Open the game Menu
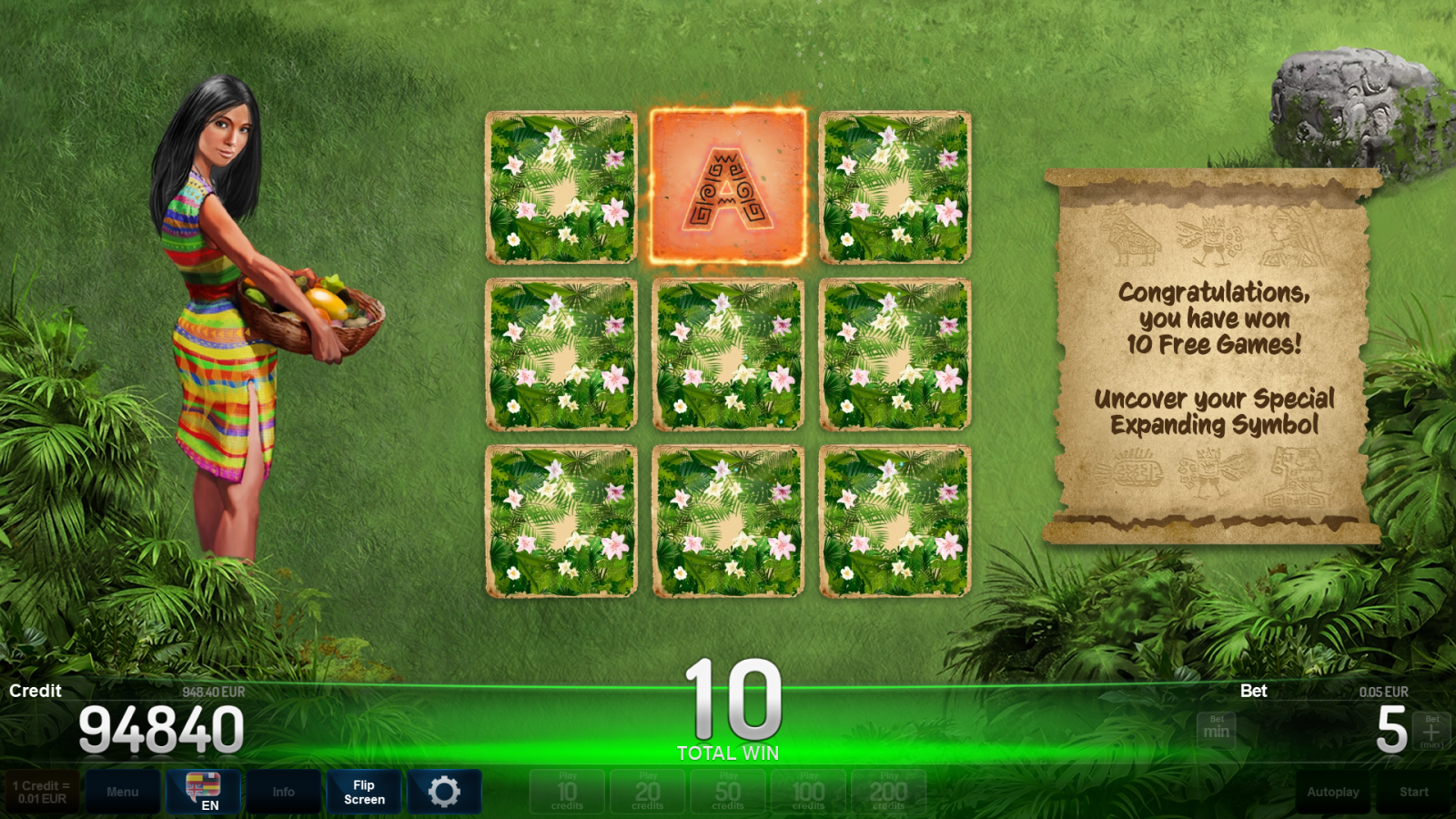Image resolution: width=1456 pixels, height=819 pixels. [123, 792]
